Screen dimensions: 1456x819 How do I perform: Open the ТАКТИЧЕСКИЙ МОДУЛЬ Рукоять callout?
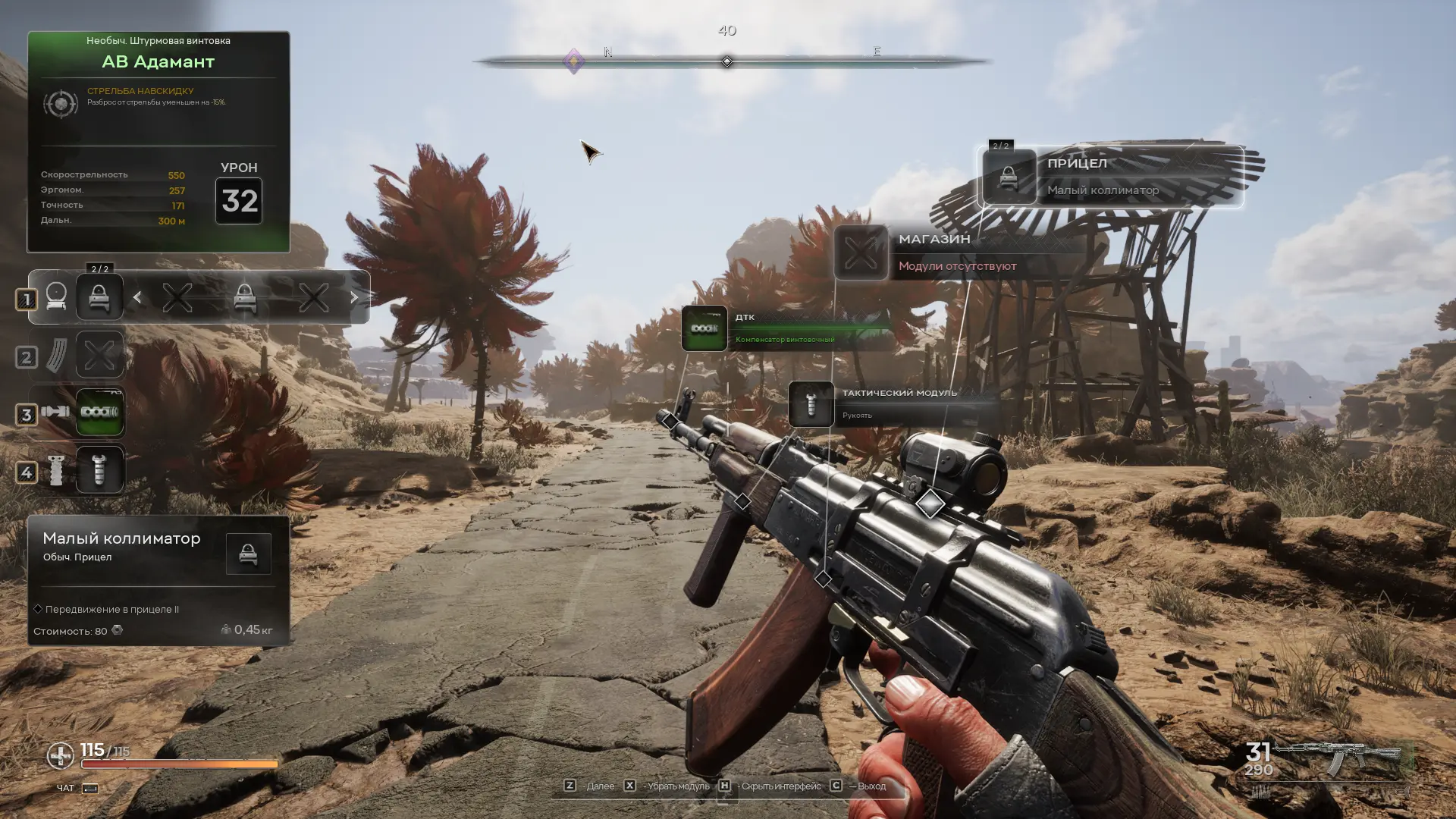[x=891, y=403]
